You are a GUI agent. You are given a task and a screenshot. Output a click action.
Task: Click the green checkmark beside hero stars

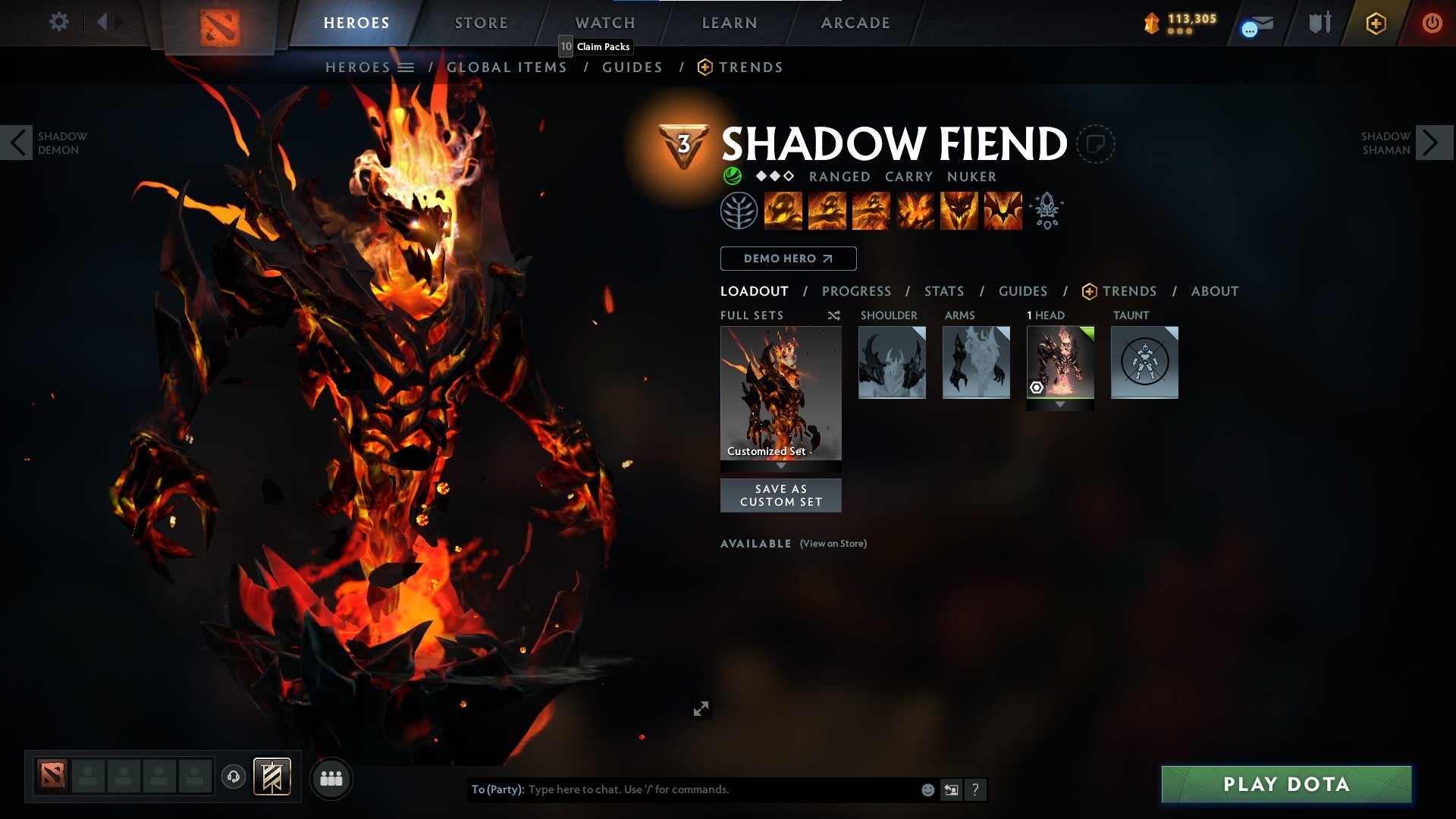pos(732,176)
